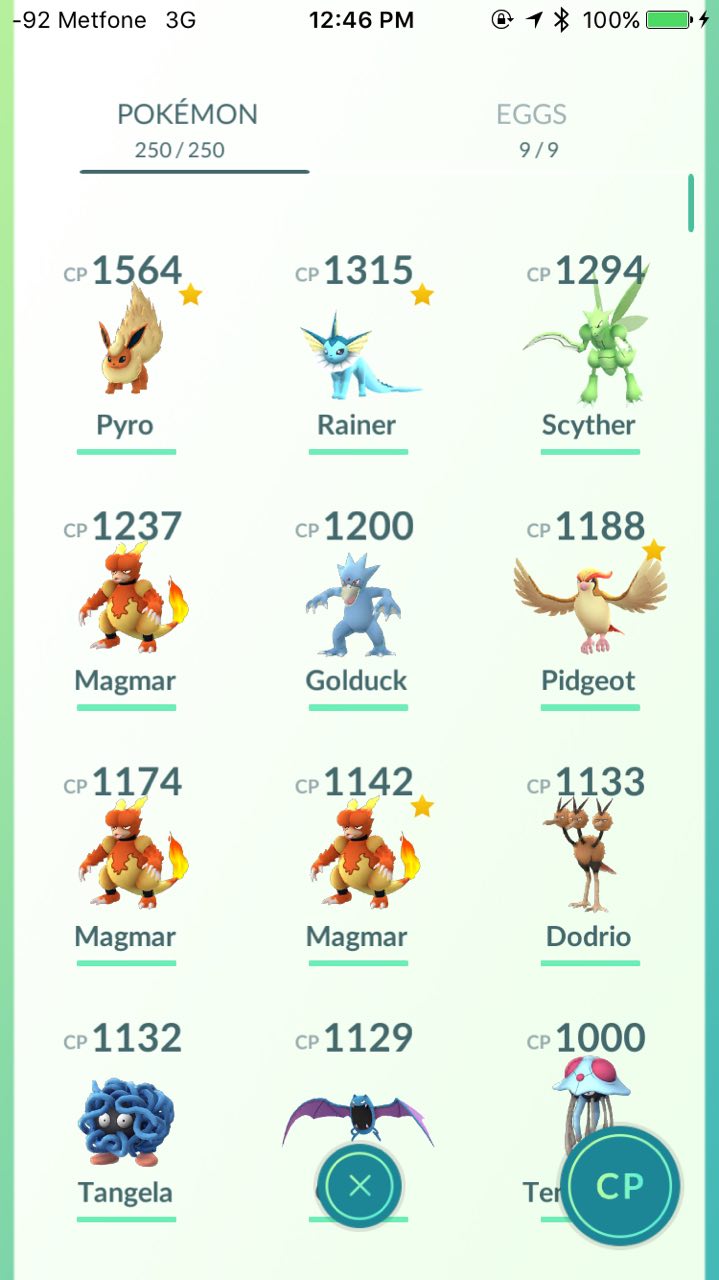The height and width of the screenshot is (1280, 719).
Task: Open the starred Magmar, CP 1142
Action: pyautogui.click(x=357, y=856)
